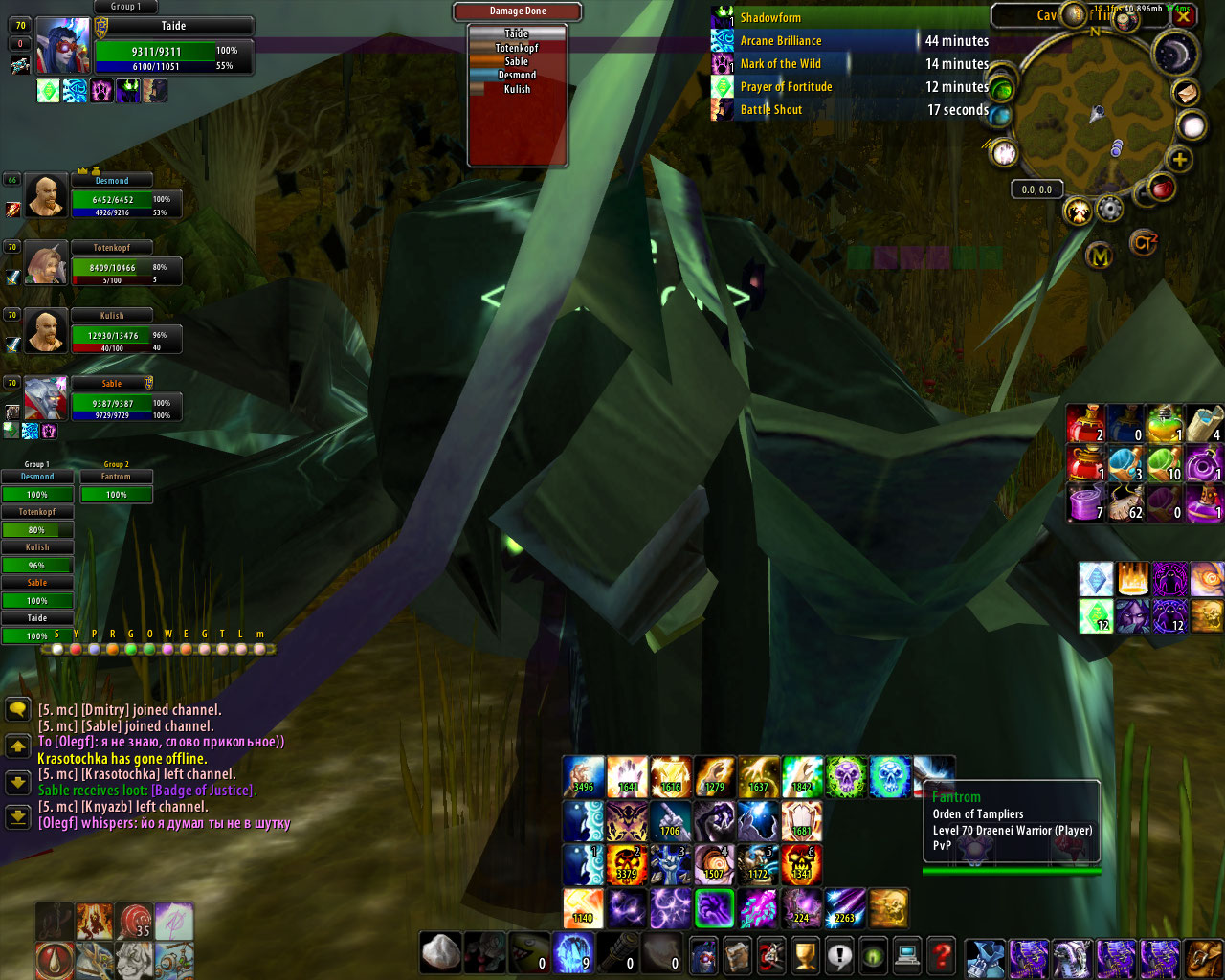Open the CT2 addon button
The width and height of the screenshot is (1225, 980).
pyautogui.click(x=1144, y=243)
